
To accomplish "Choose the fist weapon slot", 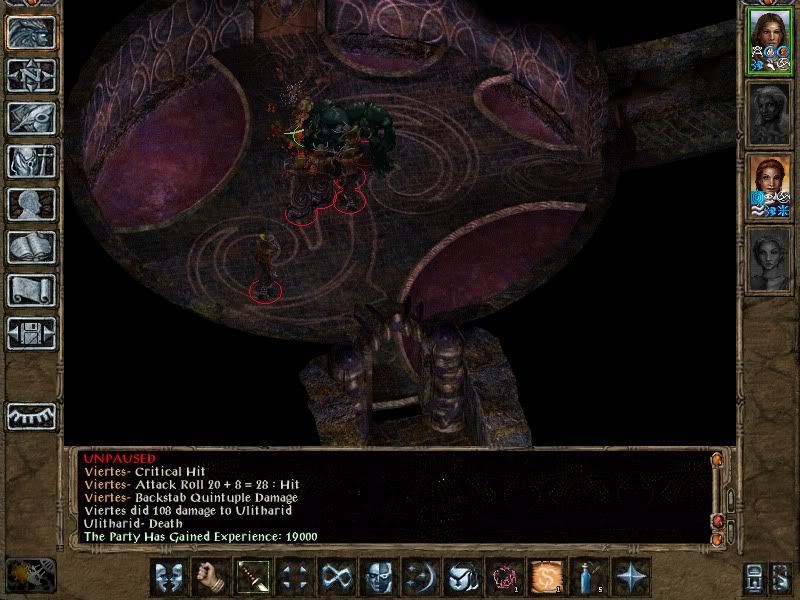I will tap(209, 577).
